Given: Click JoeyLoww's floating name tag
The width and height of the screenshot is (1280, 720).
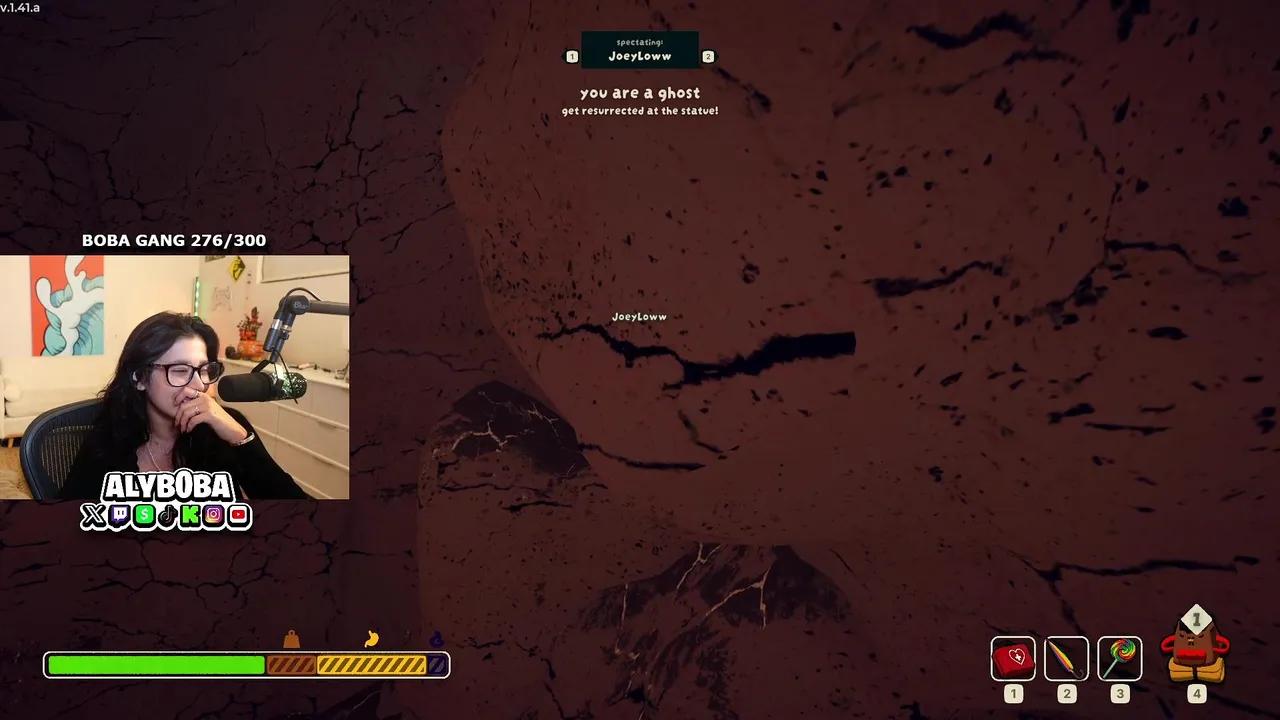Looking at the screenshot, I should 640,316.
